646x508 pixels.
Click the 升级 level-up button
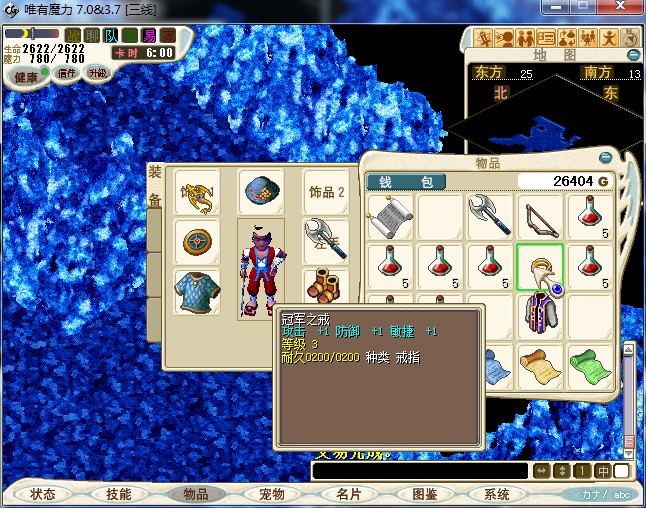(98, 73)
